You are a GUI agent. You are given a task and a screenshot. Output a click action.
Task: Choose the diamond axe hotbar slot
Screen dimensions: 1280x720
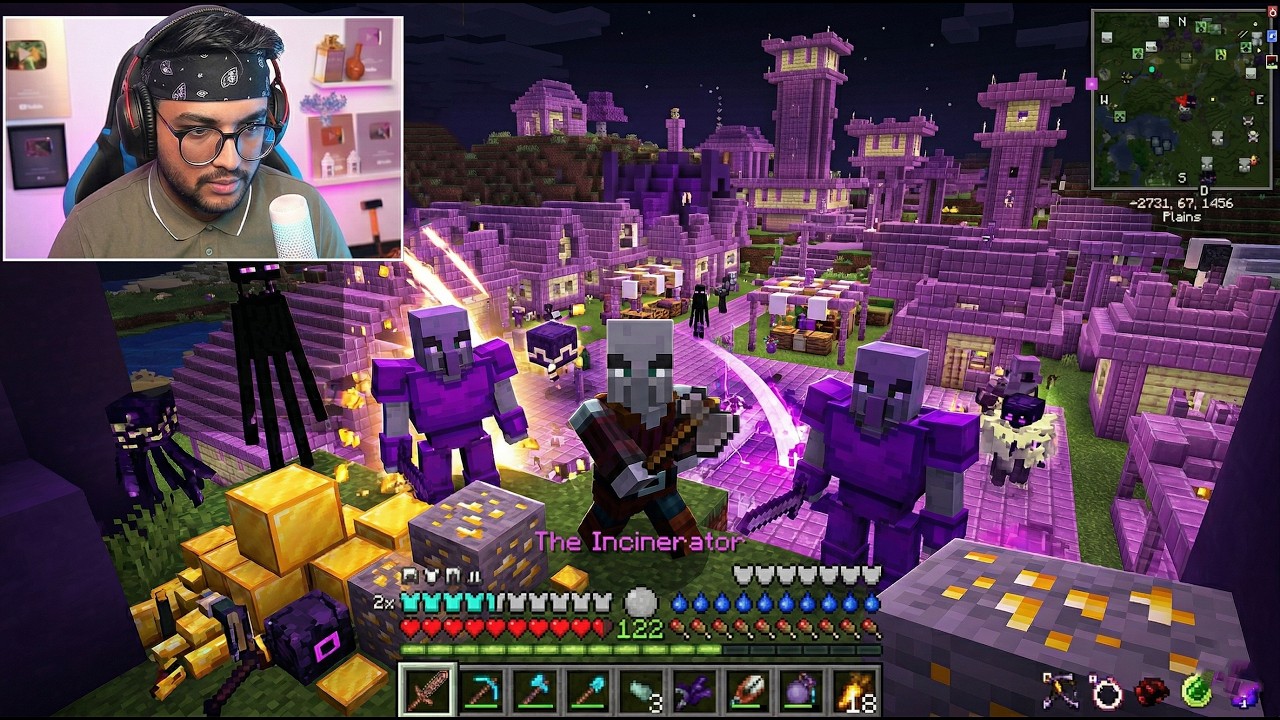point(534,690)
